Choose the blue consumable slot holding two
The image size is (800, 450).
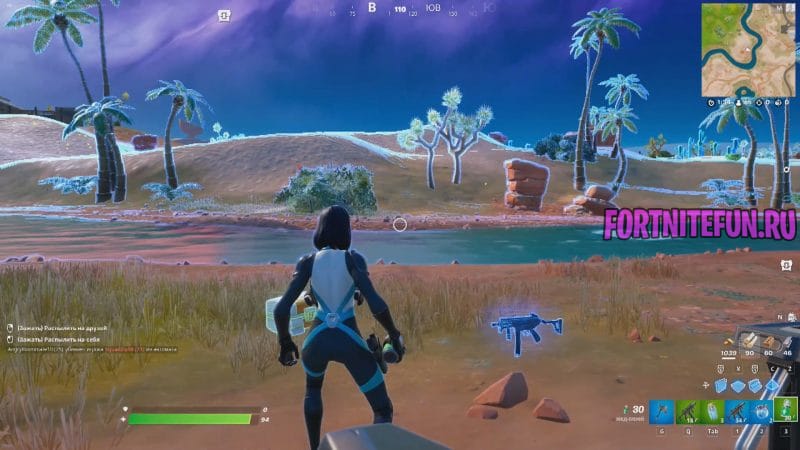tap(760, 411)
